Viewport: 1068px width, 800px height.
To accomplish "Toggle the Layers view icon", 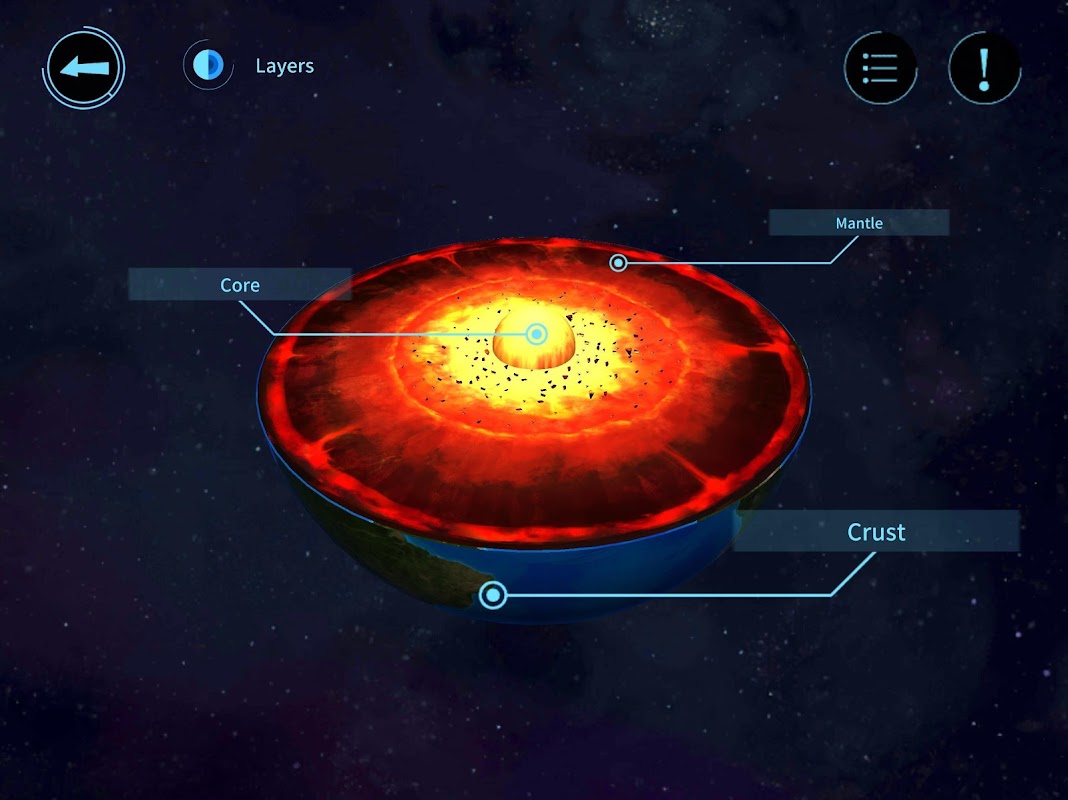I will click(208, 66).
